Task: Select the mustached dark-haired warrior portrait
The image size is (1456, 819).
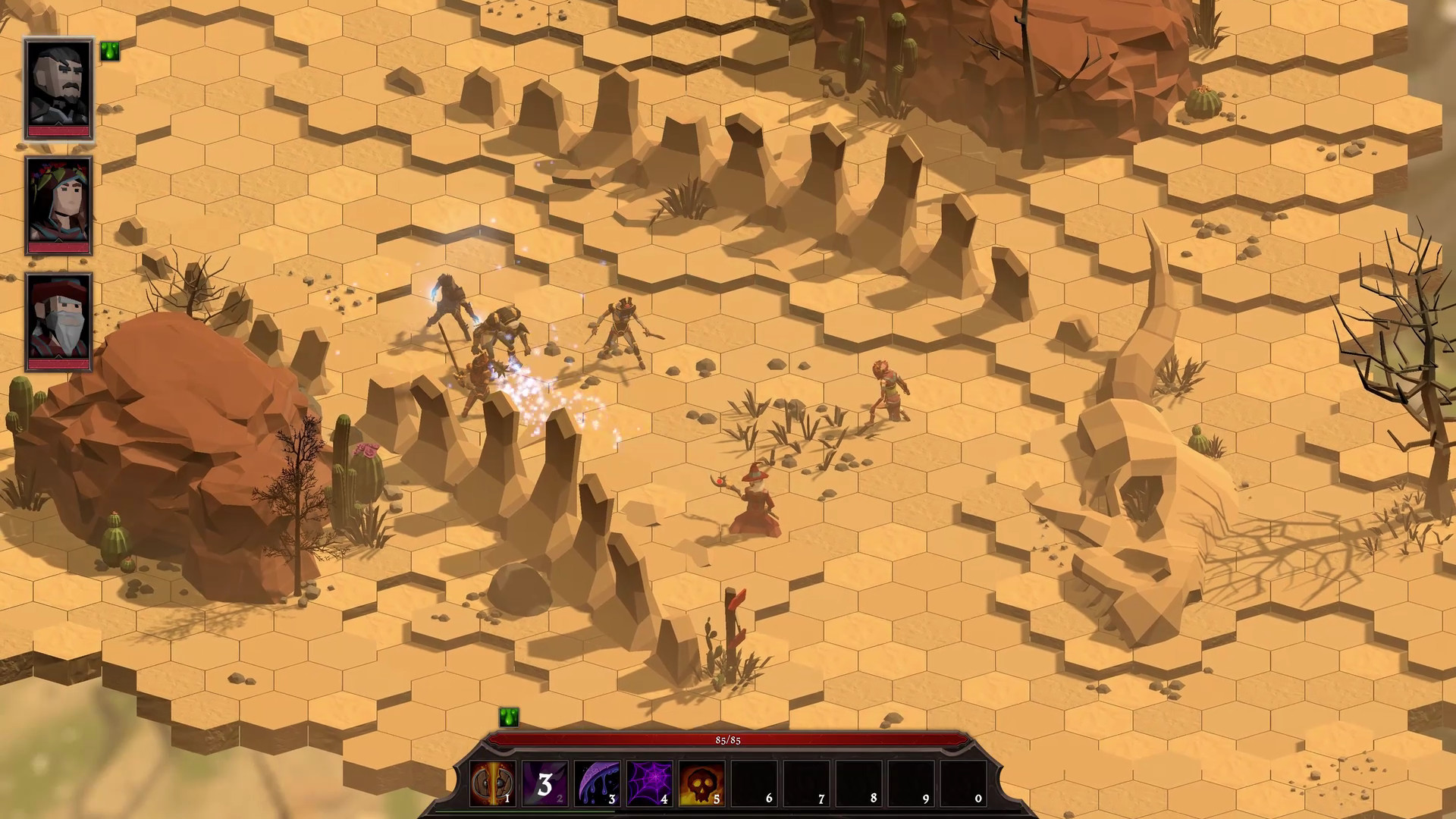Action: (59, 88)
